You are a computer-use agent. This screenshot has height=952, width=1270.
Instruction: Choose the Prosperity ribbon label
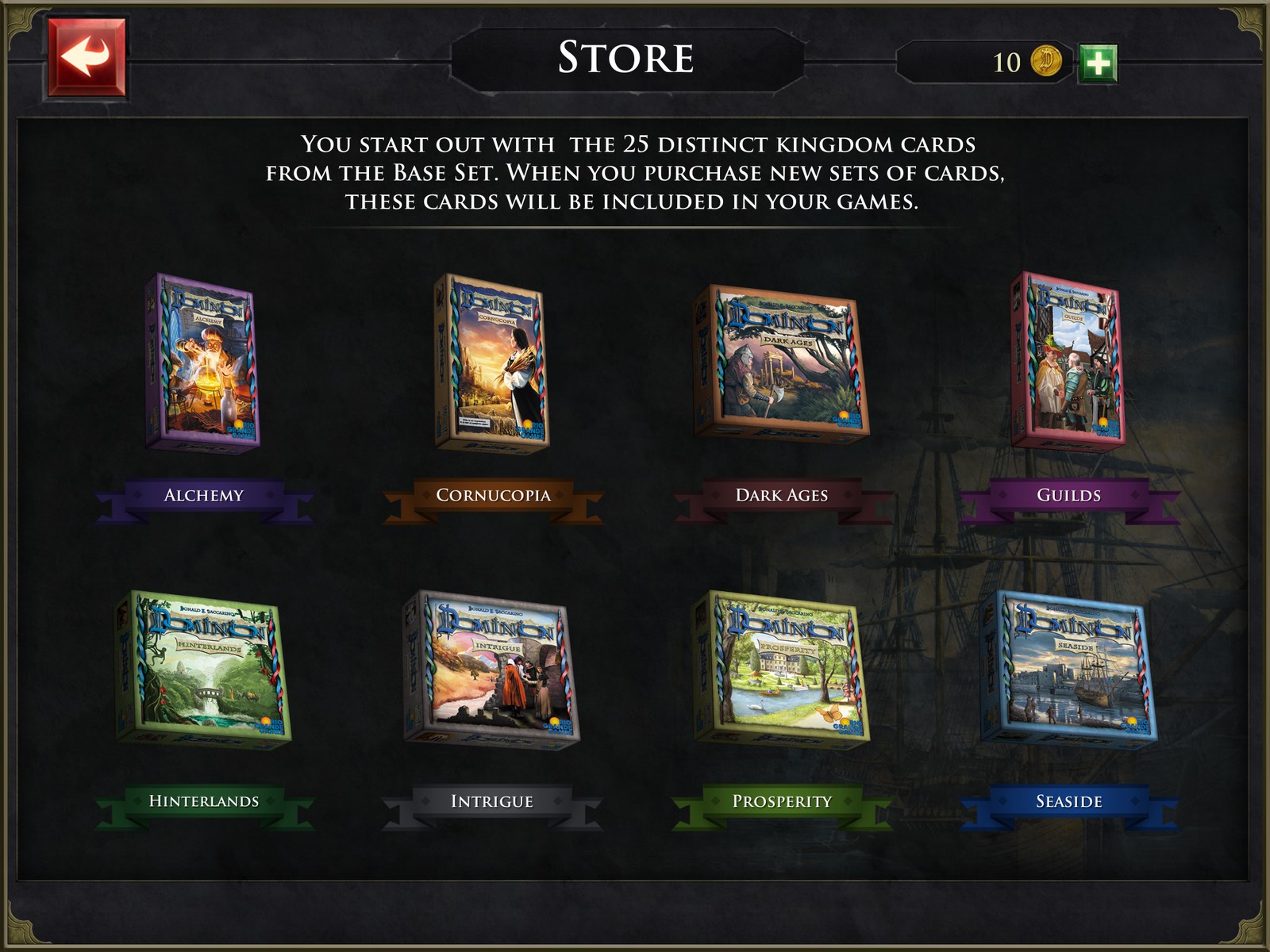tap(782, 801)
